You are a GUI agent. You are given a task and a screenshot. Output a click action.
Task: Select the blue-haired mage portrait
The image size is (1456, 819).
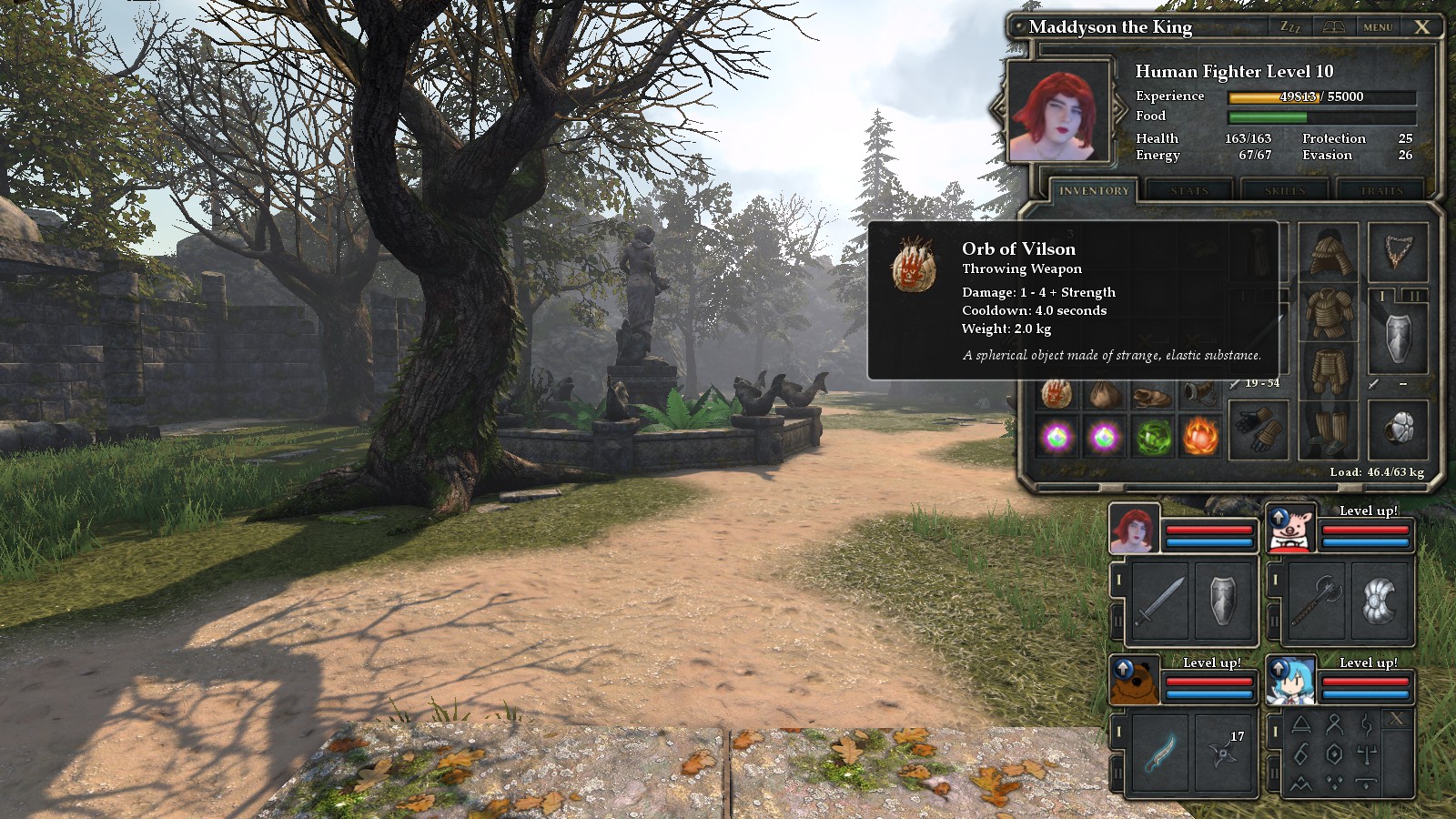[x=1290, y=682]
